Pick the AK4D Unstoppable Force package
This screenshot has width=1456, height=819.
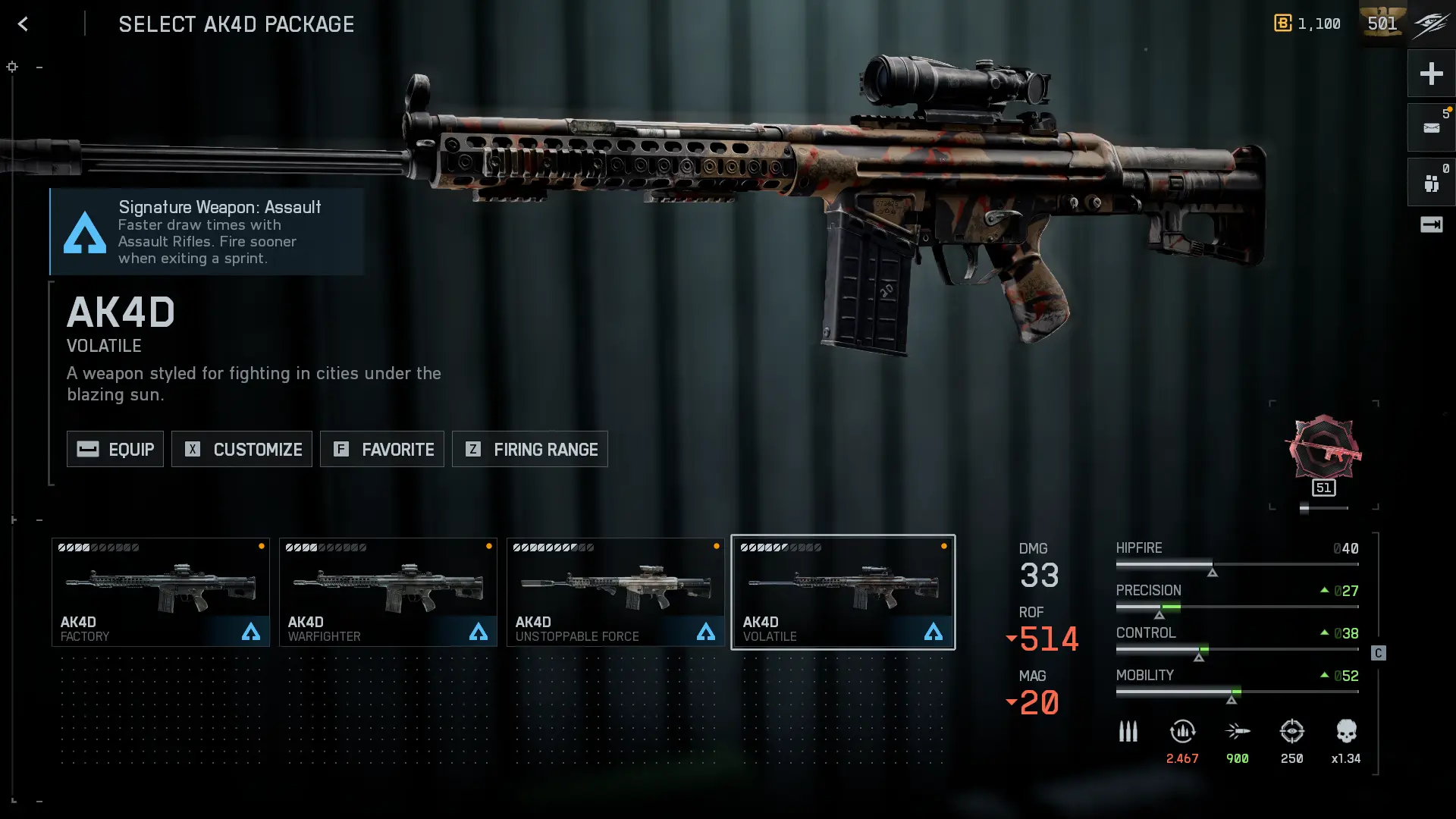point(616,592)
